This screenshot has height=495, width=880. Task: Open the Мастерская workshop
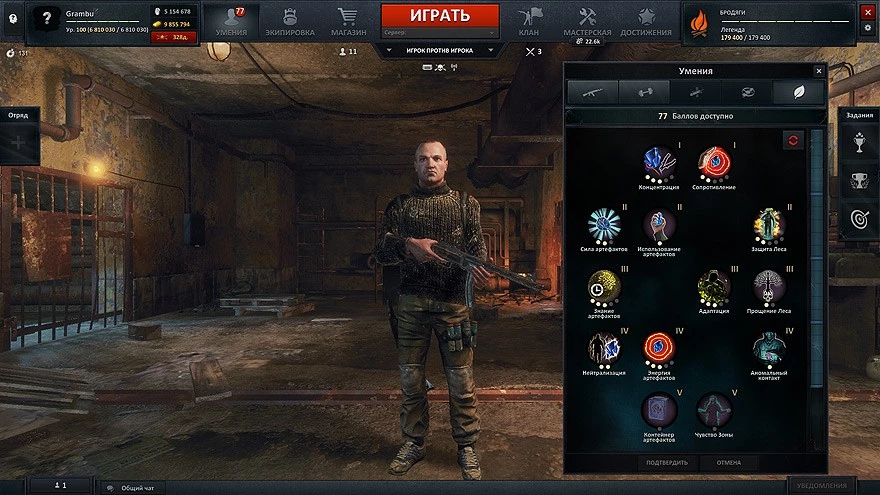(x=587, y=21)
